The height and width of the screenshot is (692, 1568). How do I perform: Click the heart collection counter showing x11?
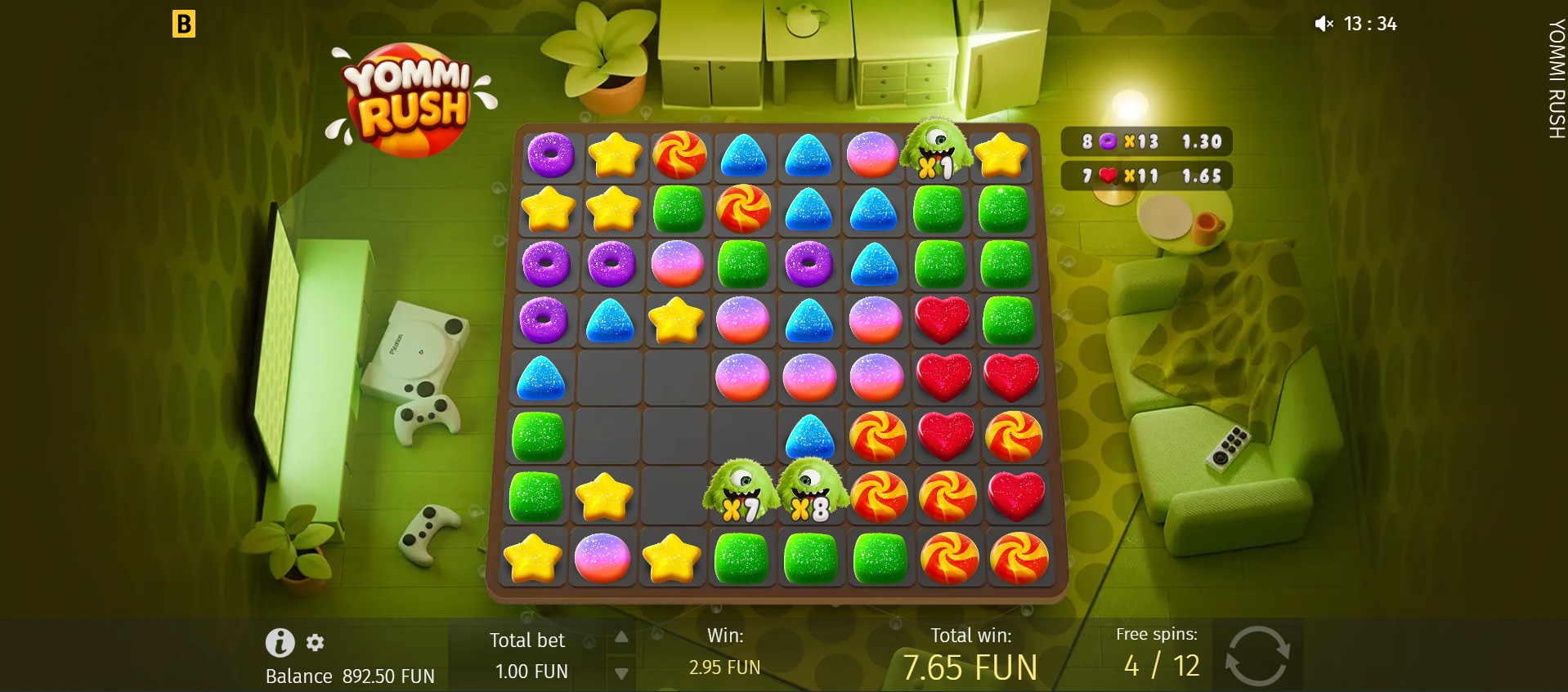(x=1146, y=176)
